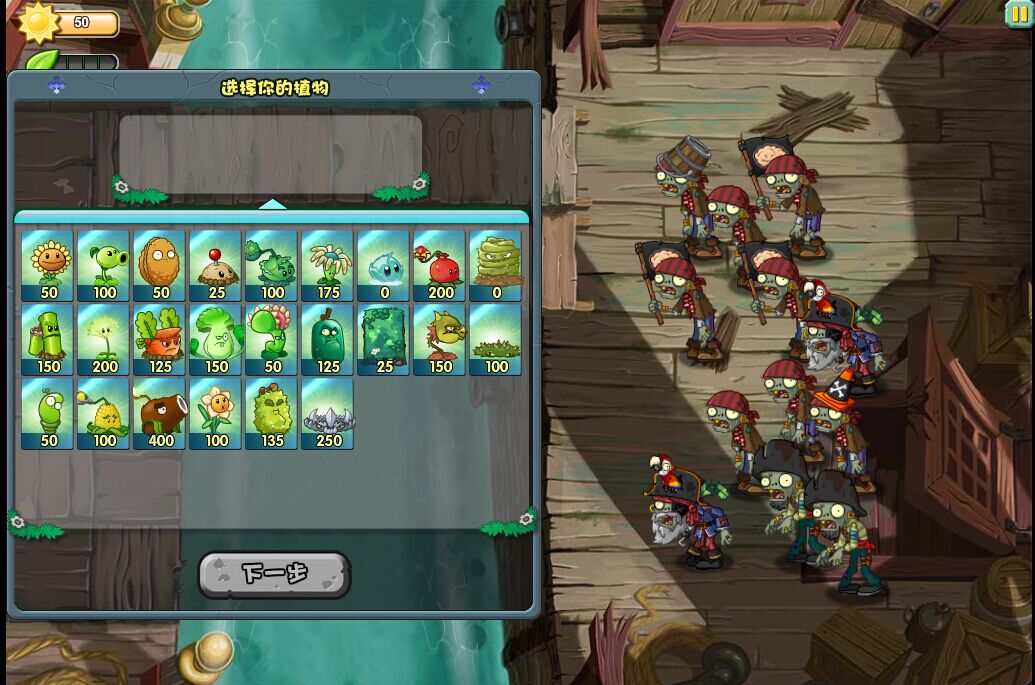Pause the game with the pause button
The width and height of the screenshot is (1035, 685).
(x=1019, y=14)
